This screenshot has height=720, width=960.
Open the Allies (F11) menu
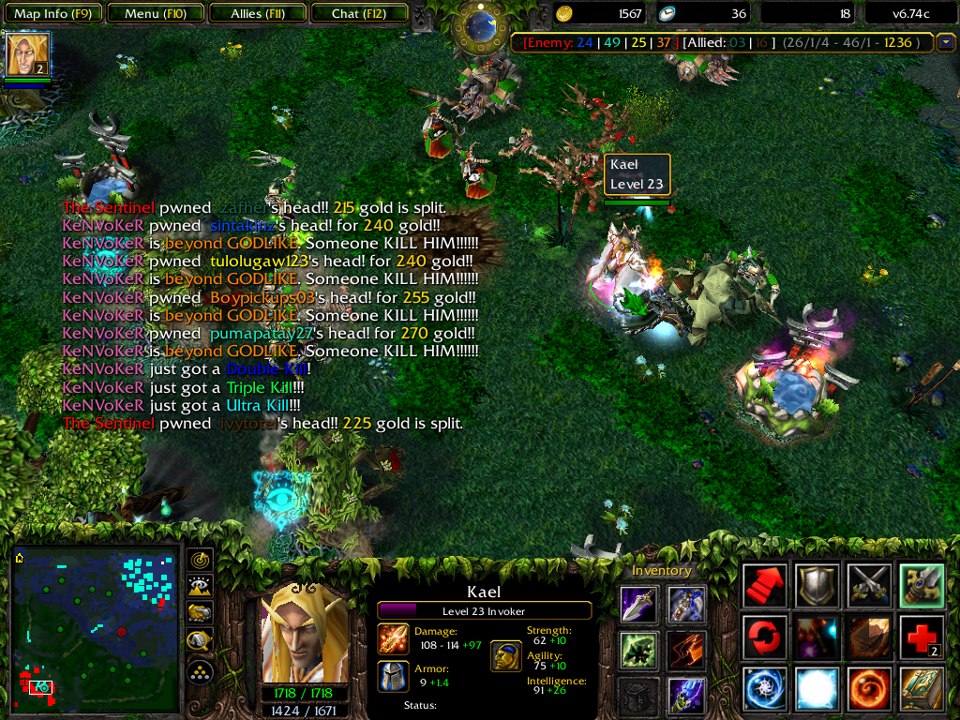tap(257, 14)
